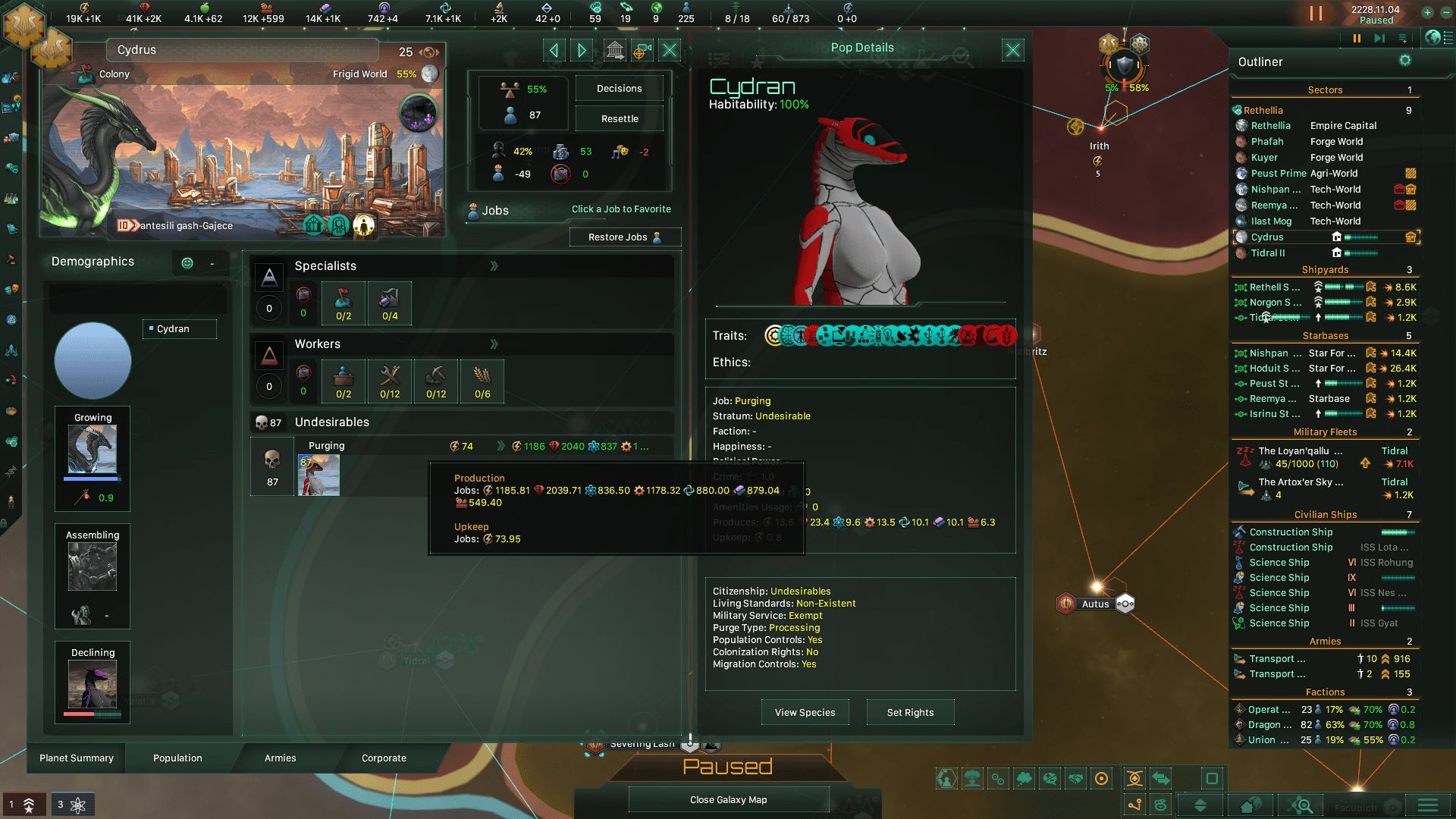The height and width of the screenshot is (819, 1456).
Task: Toggle the trade routes map overlay
Action: 1159,778
